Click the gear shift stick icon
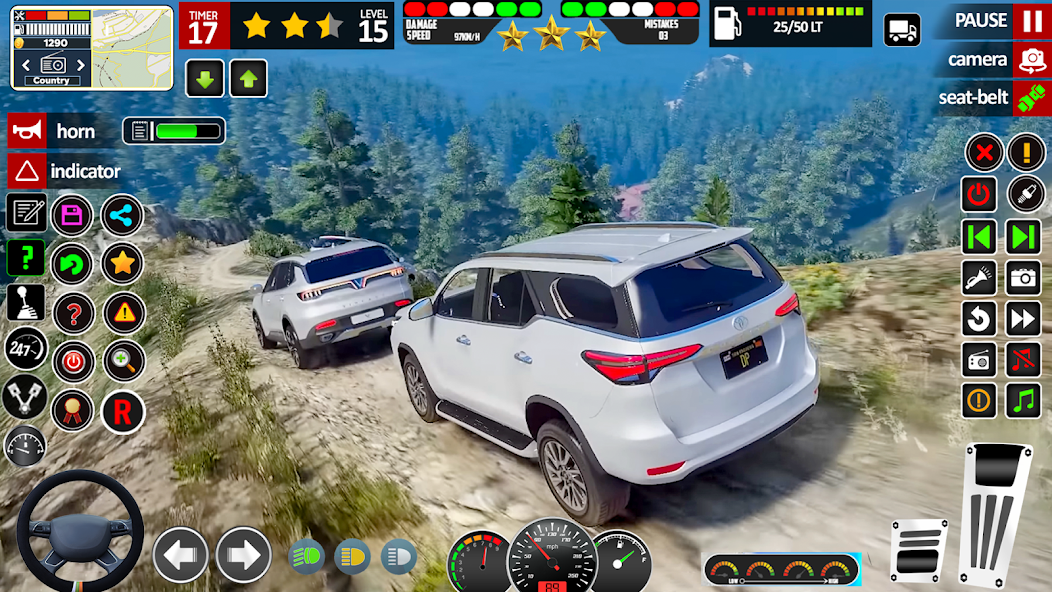Viewport: 1052px width, 592px height. pos(26,302)
